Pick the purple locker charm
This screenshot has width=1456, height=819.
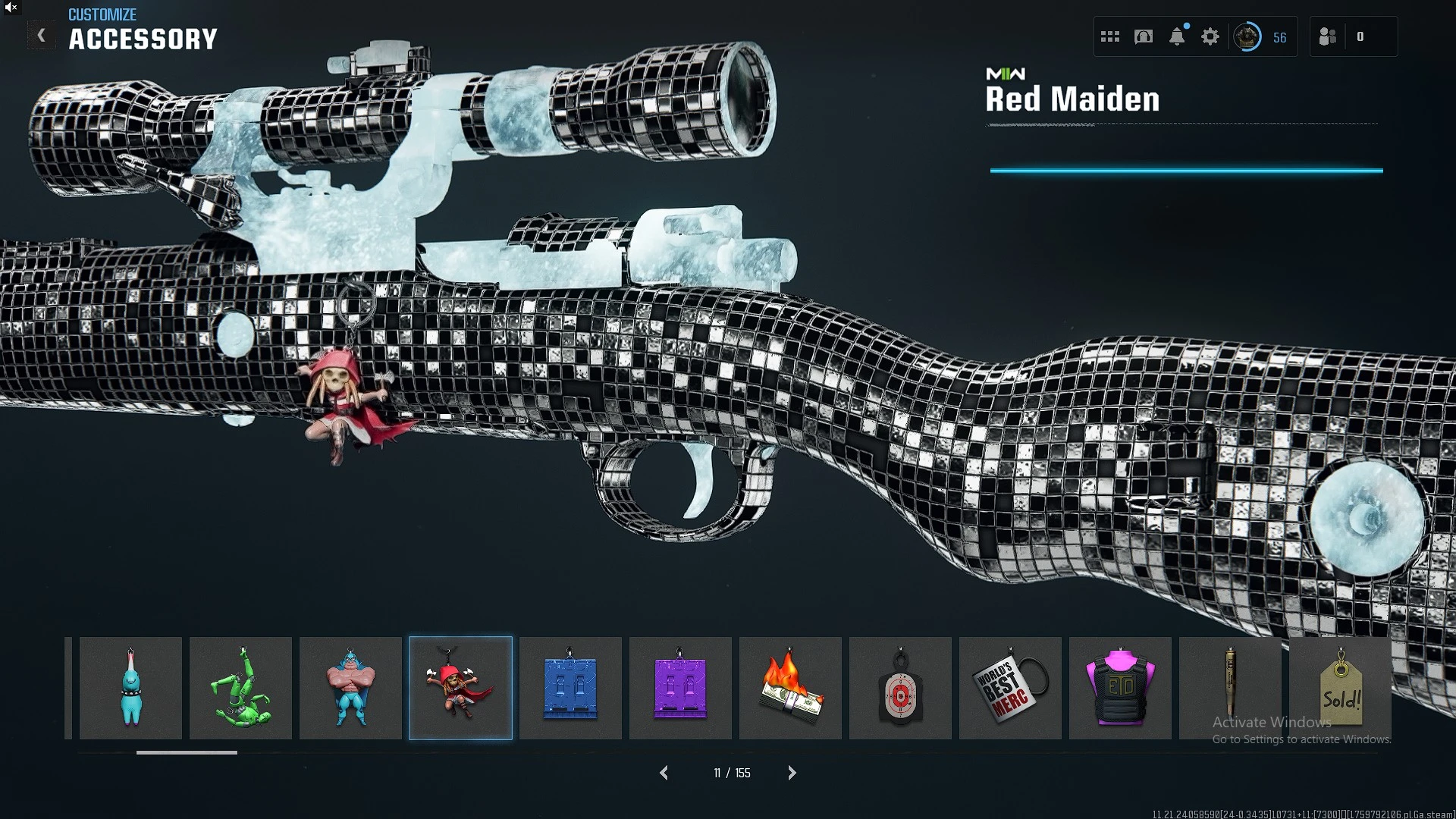[680, 688]
